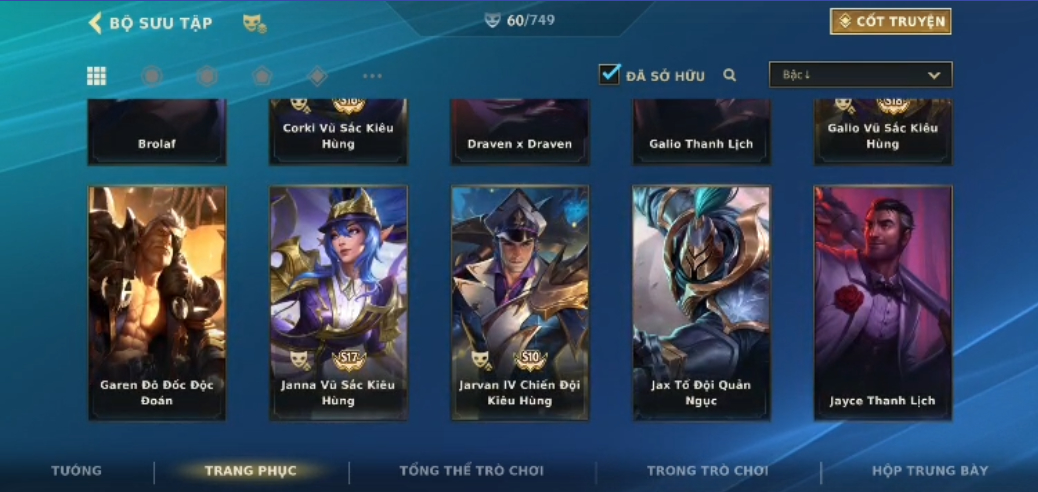The height and width of the screenshot is (492, 1038).
Task: Open the Cốt Truyện button
Action: [x=890, y=21]
